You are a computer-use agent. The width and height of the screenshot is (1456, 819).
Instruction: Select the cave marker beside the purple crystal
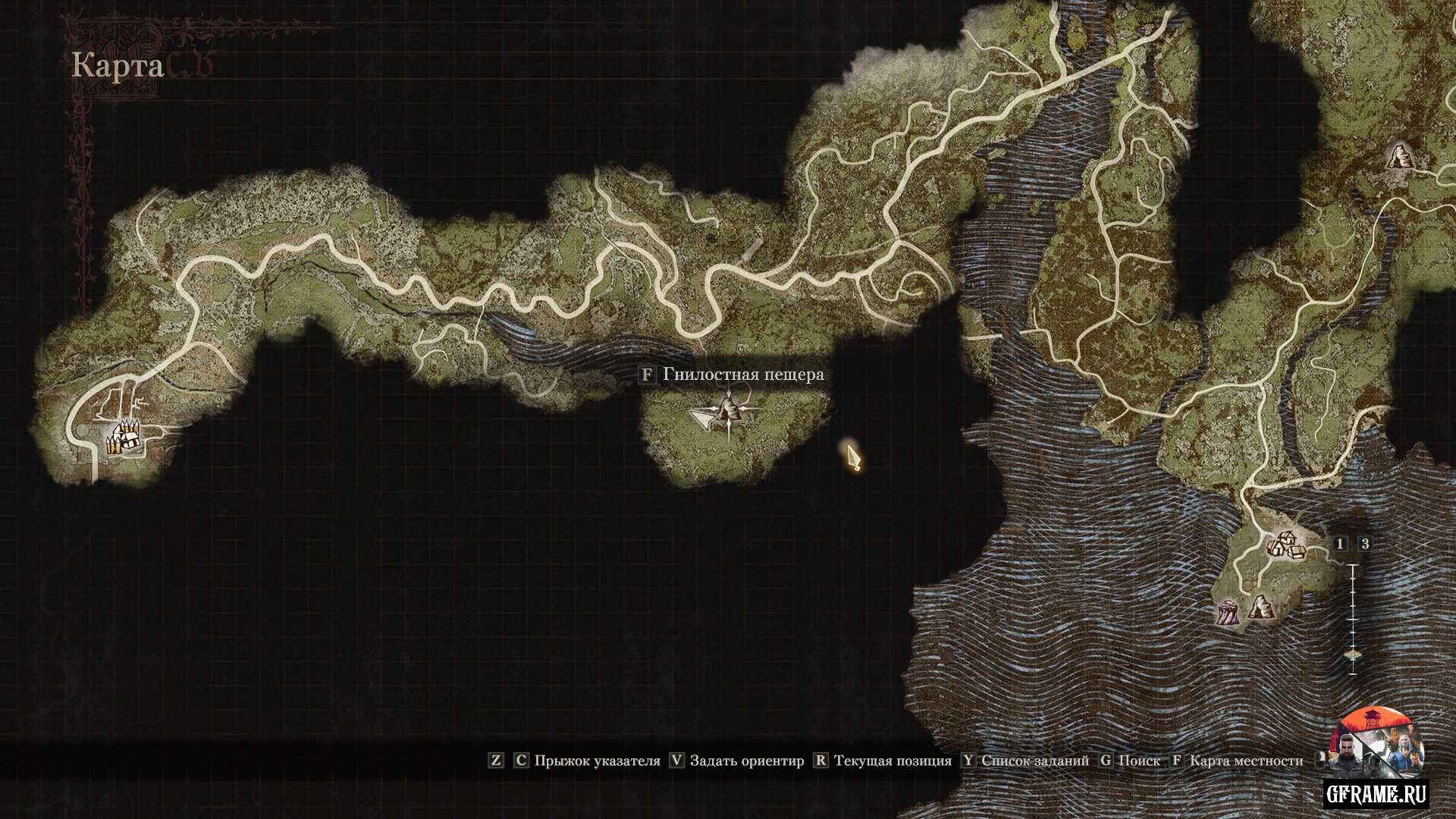click(1259, 608)
